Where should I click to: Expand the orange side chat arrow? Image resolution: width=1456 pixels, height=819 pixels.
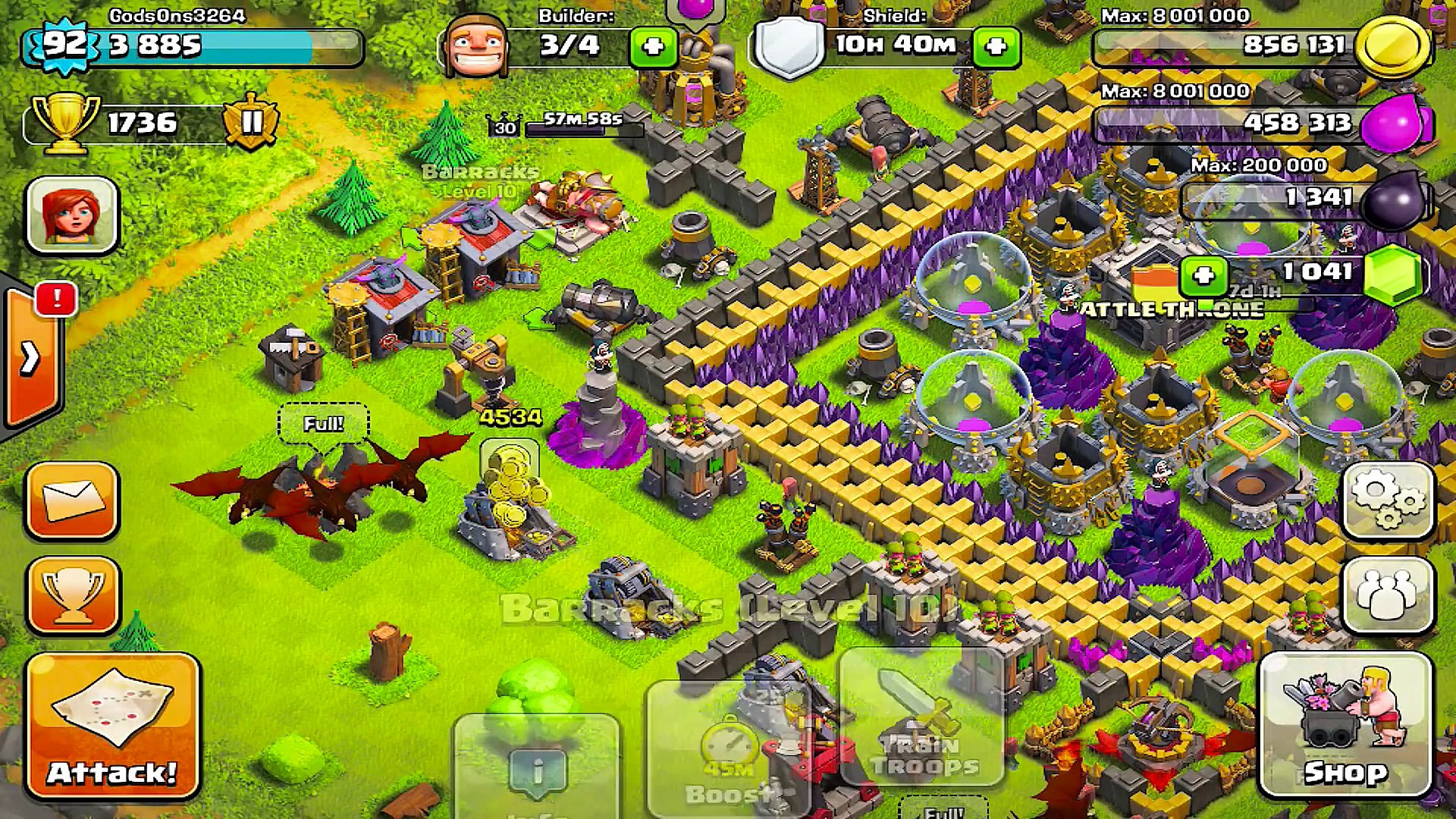click(x=30, y=358)
